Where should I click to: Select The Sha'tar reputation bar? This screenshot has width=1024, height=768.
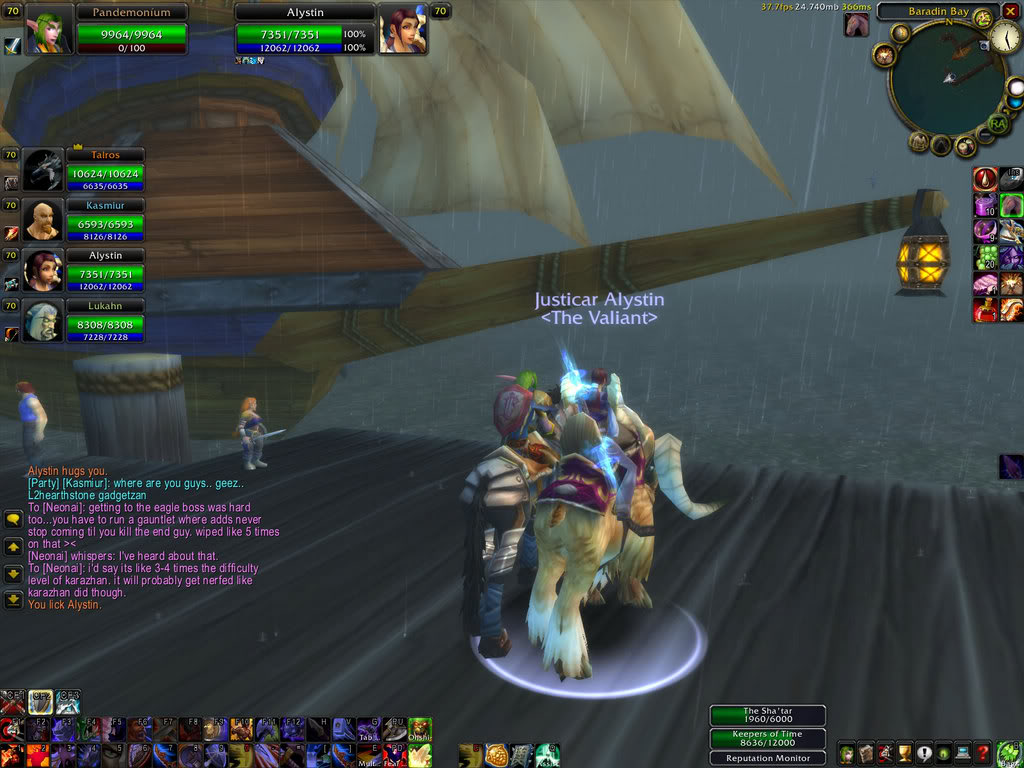point(767,716)
